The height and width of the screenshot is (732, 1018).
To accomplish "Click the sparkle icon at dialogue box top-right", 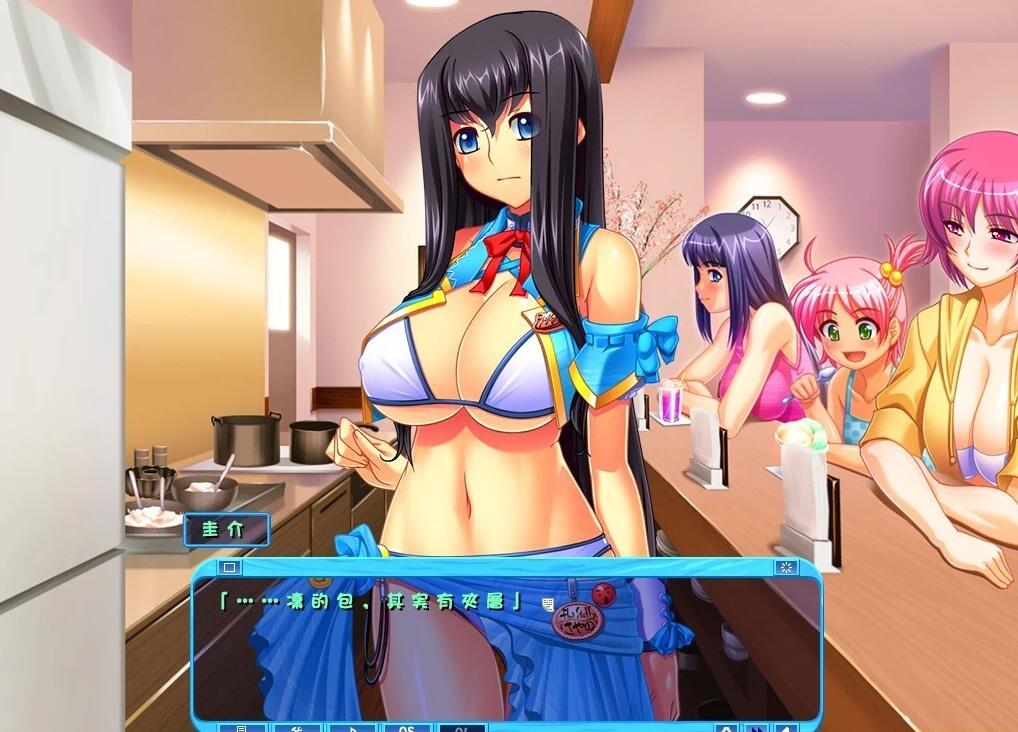I will [786, 567].
